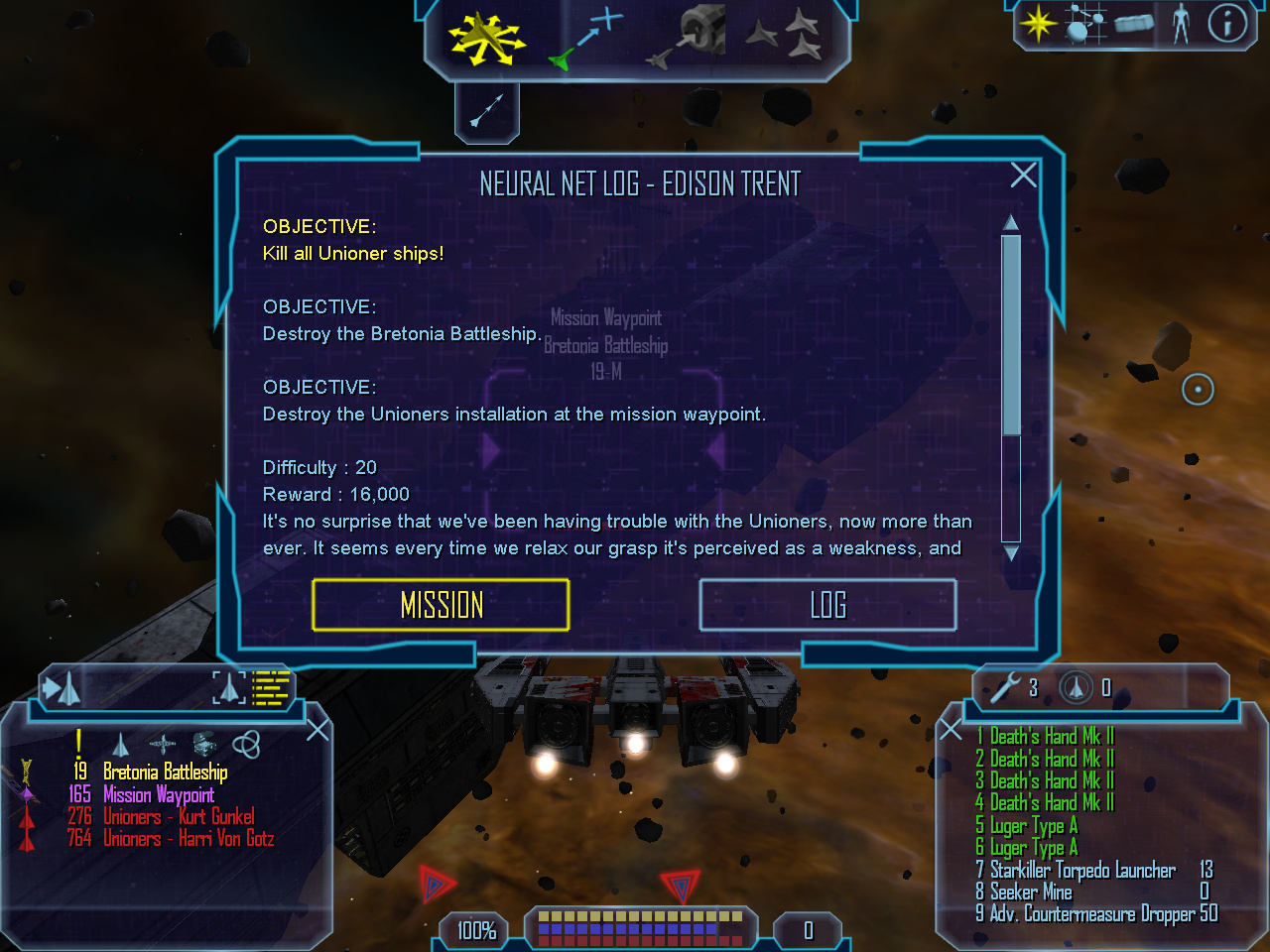The image size is (1270, 952).
Task: Close the Neural Net Log window
Action: point(1023,176)
